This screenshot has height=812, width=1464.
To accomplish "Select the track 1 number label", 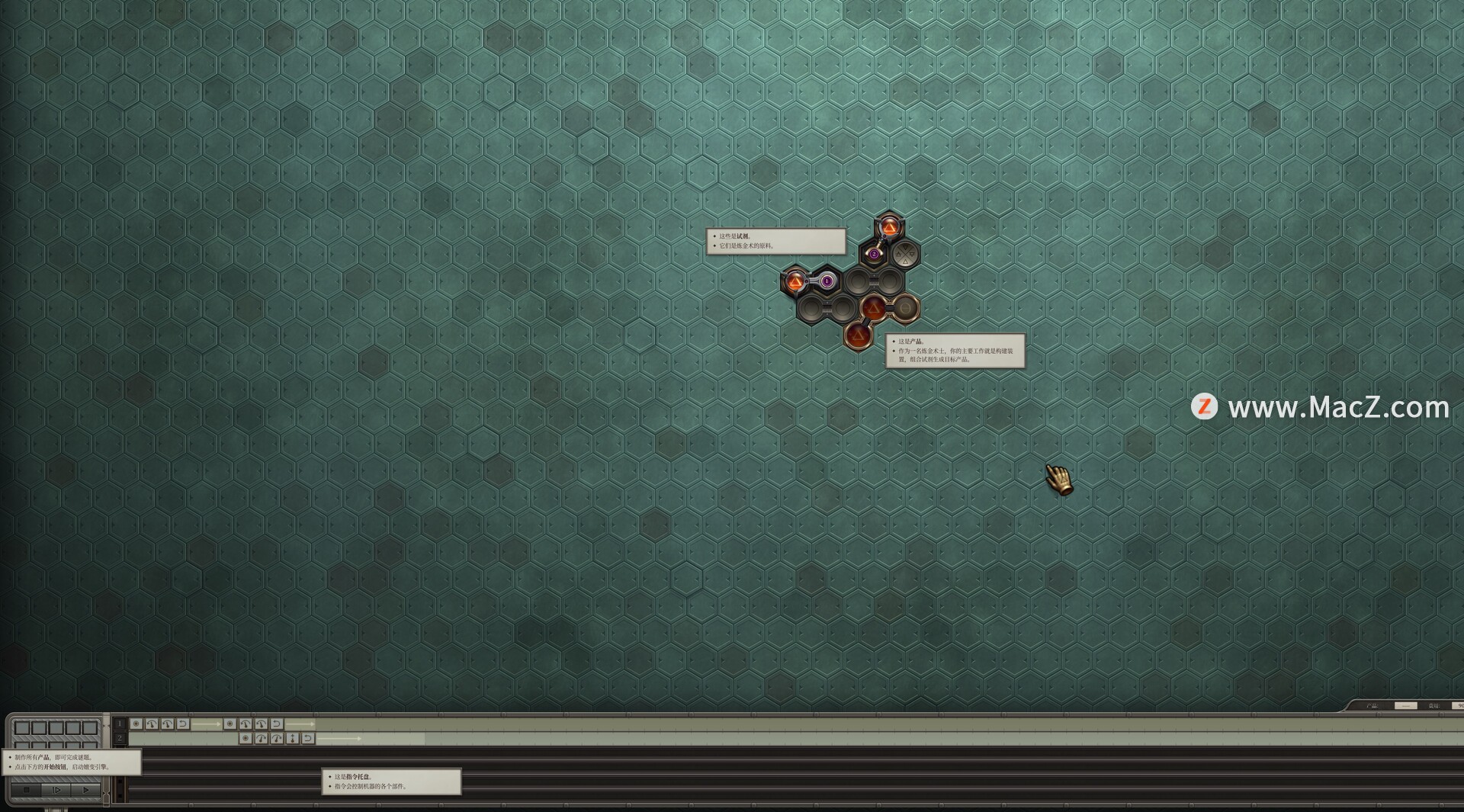I will 120,724.
